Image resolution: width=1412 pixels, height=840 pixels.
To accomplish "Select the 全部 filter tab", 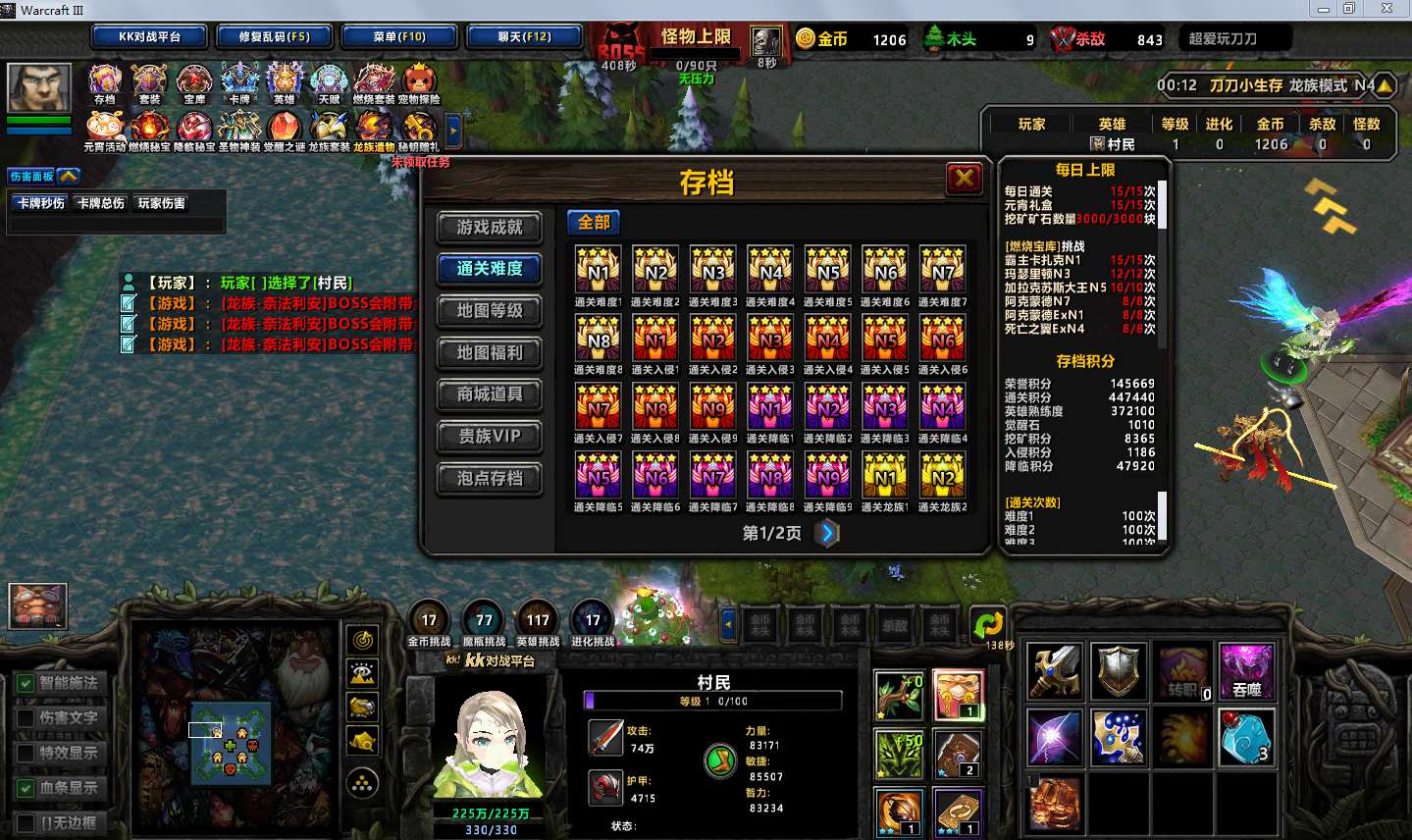I will click(594, 223).
